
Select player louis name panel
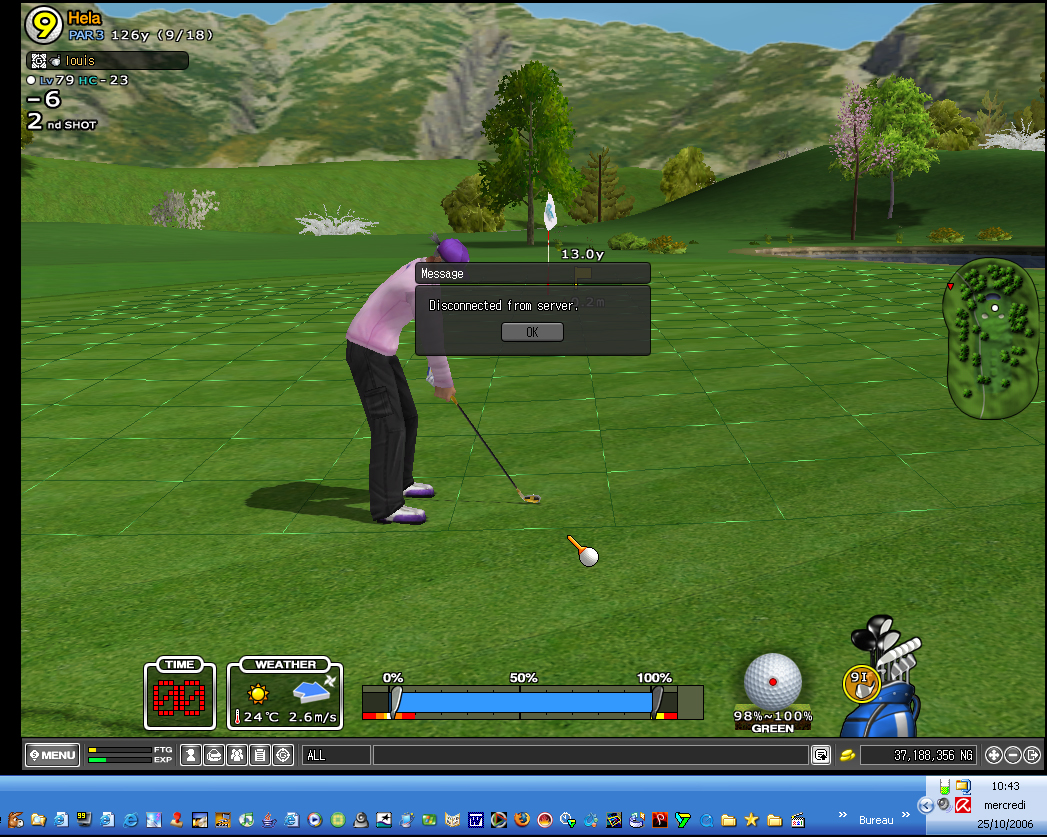(107, 61)
